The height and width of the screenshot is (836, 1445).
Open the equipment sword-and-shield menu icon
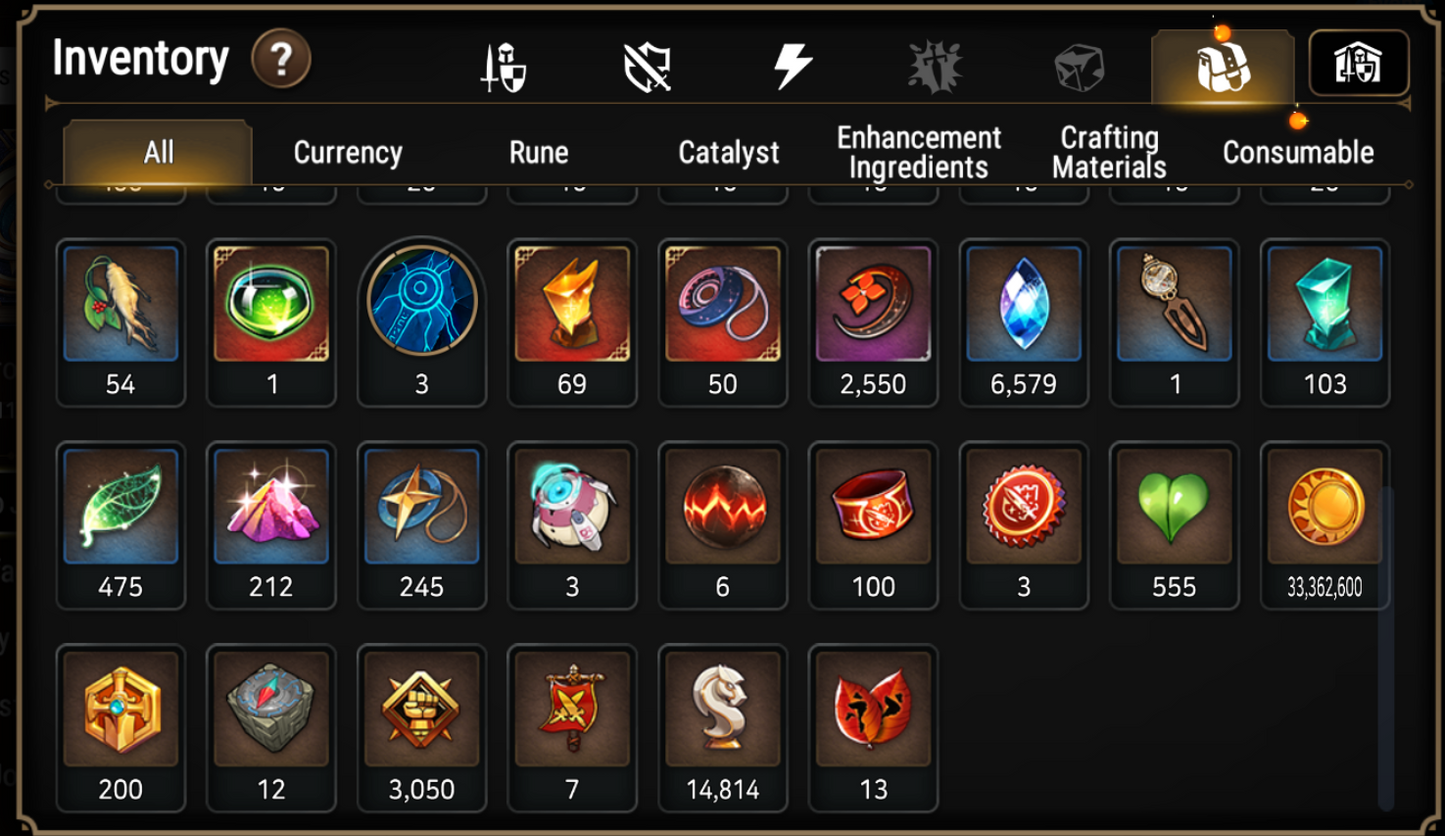pos(504,63)
